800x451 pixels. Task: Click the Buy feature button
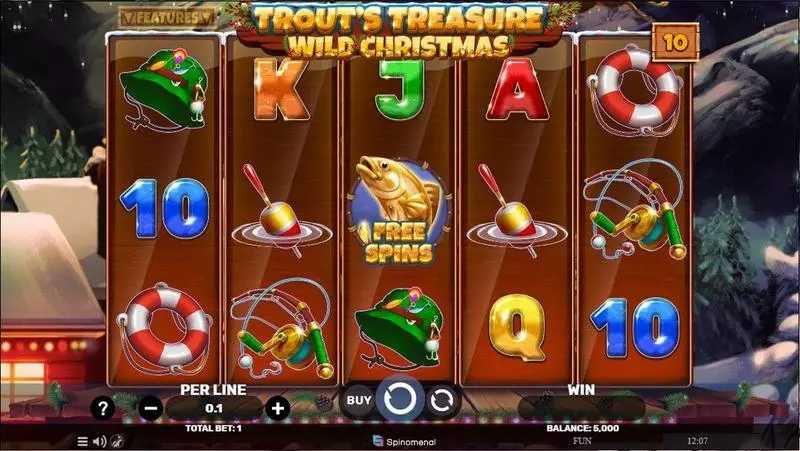[x=358, y=401]
